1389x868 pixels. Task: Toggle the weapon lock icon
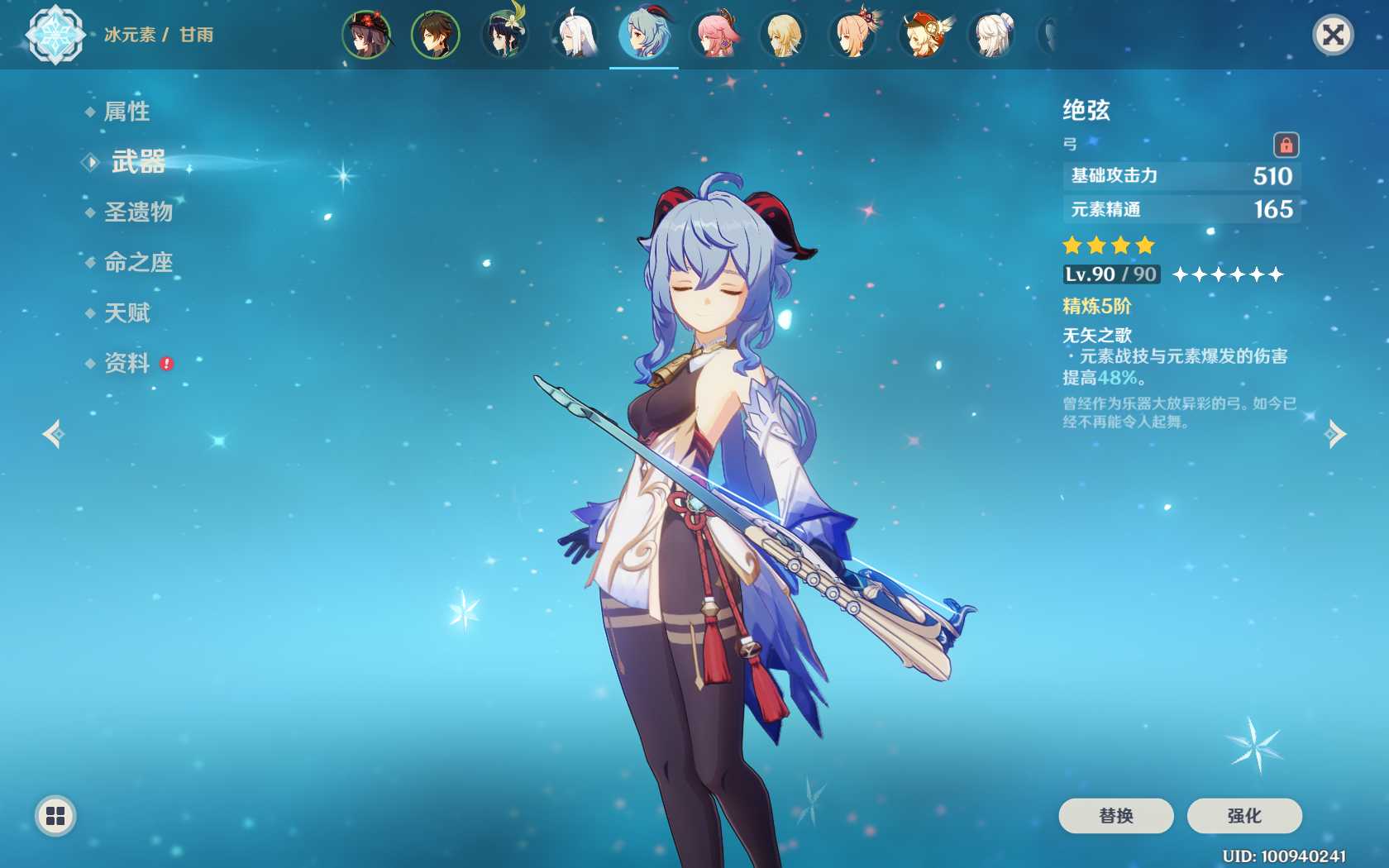(1286, 145)
